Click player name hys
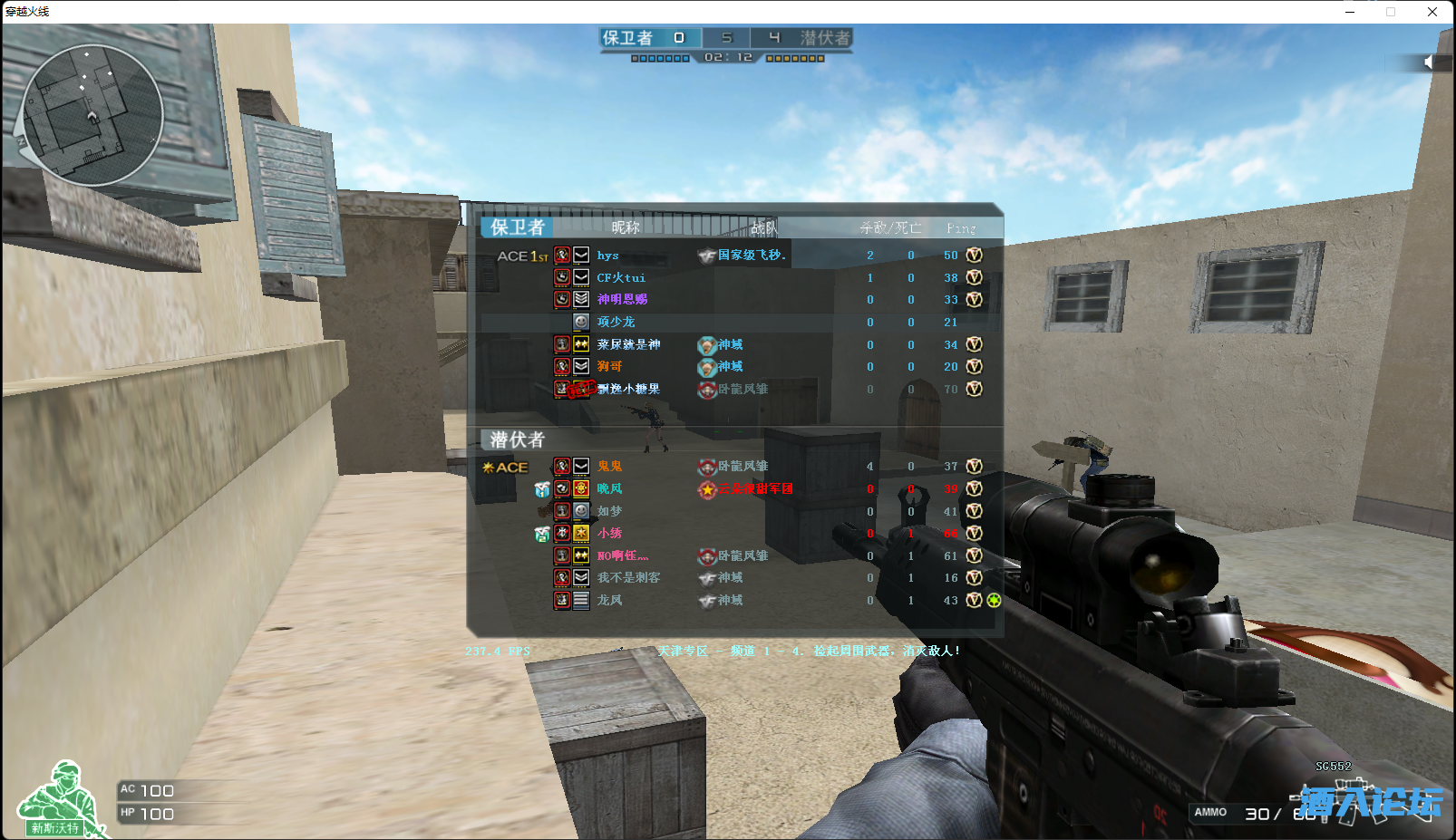The width and height of the screenshot is (1456, 840). pos(607,256)
